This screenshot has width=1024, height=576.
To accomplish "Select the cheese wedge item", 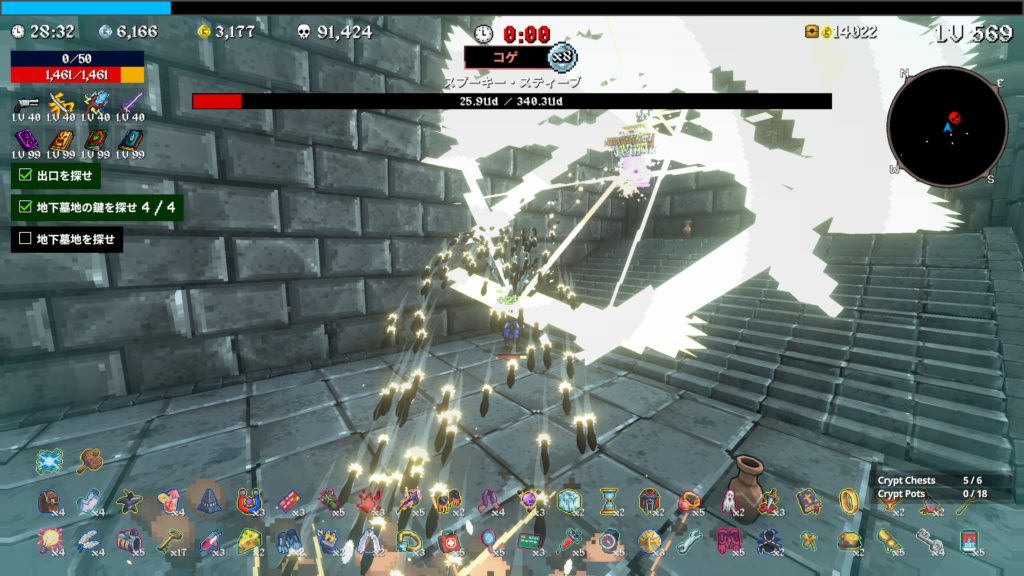I will pyautogui.click(x=249, y=541).
